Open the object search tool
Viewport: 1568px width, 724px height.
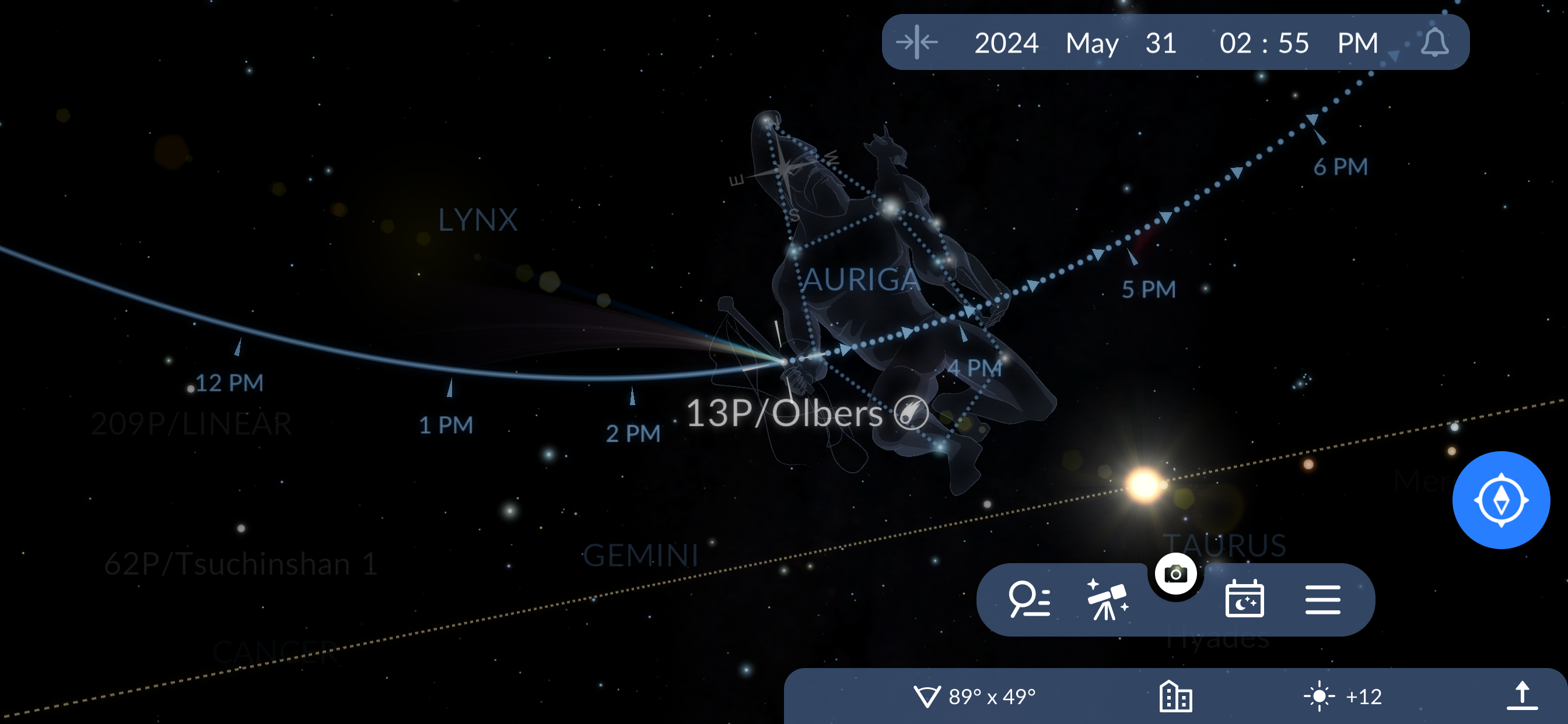[x=1028, y=600]
